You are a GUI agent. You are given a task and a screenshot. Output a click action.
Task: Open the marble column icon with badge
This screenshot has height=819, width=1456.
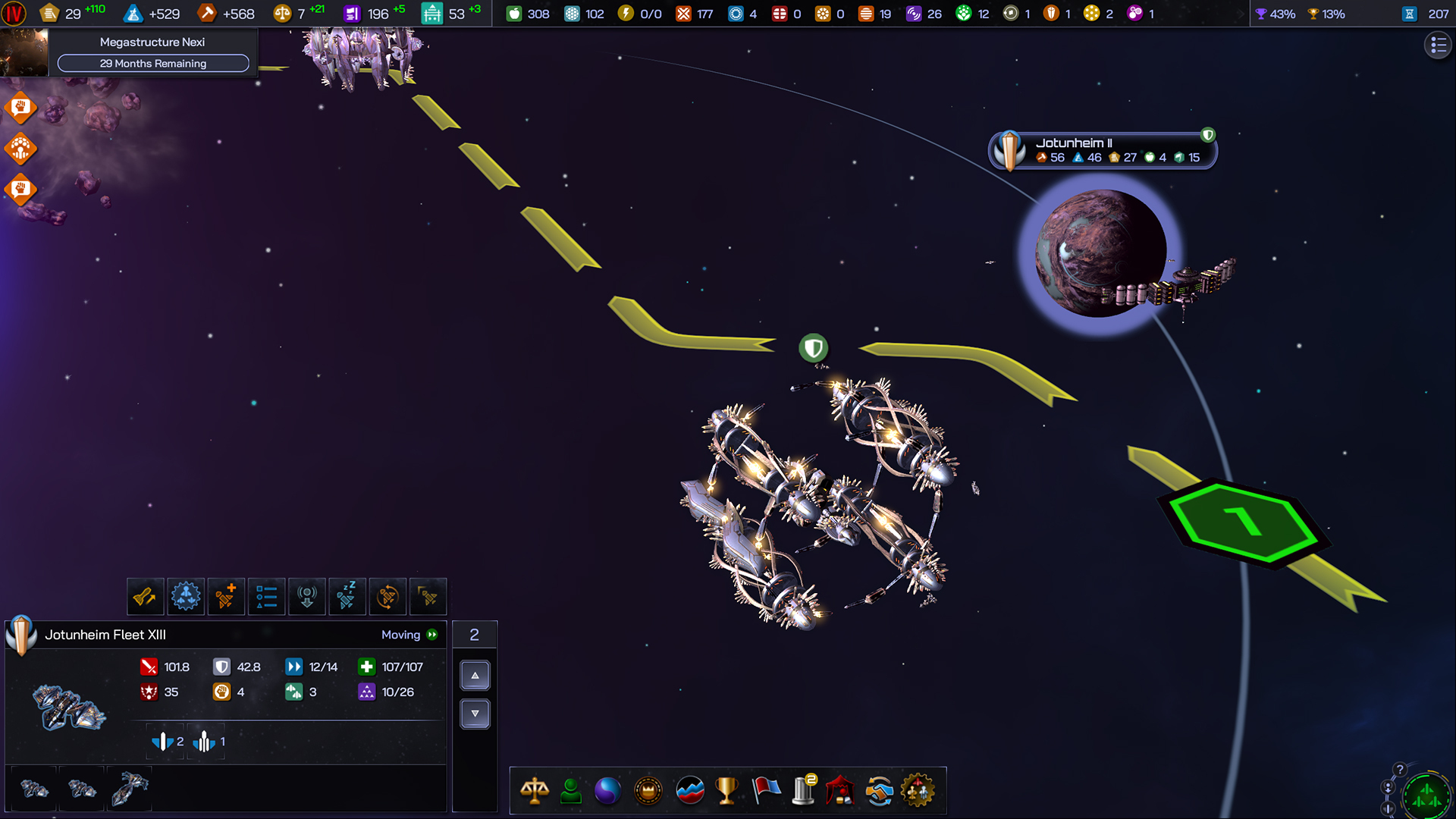(803, 791)
